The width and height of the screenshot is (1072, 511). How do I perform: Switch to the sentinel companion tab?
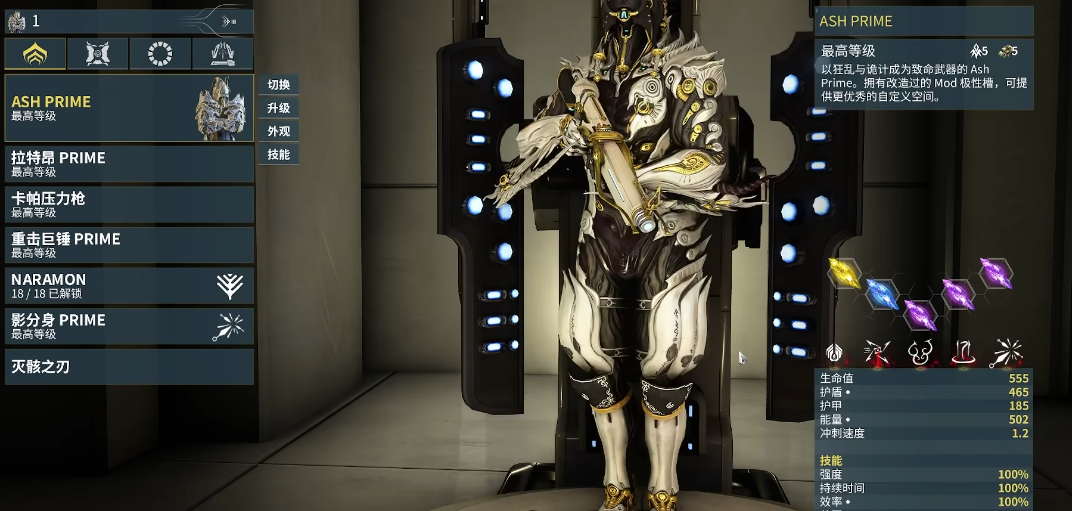(97, 54)
